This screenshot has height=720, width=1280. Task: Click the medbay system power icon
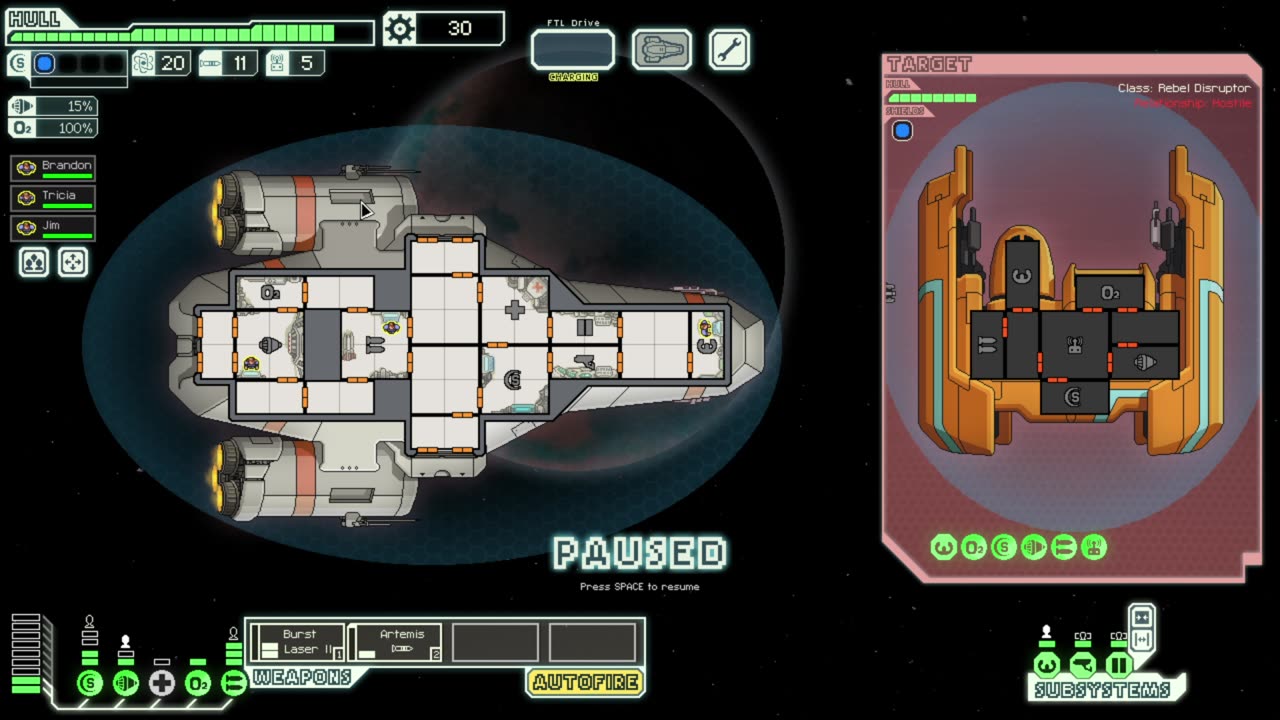(162, 684)
